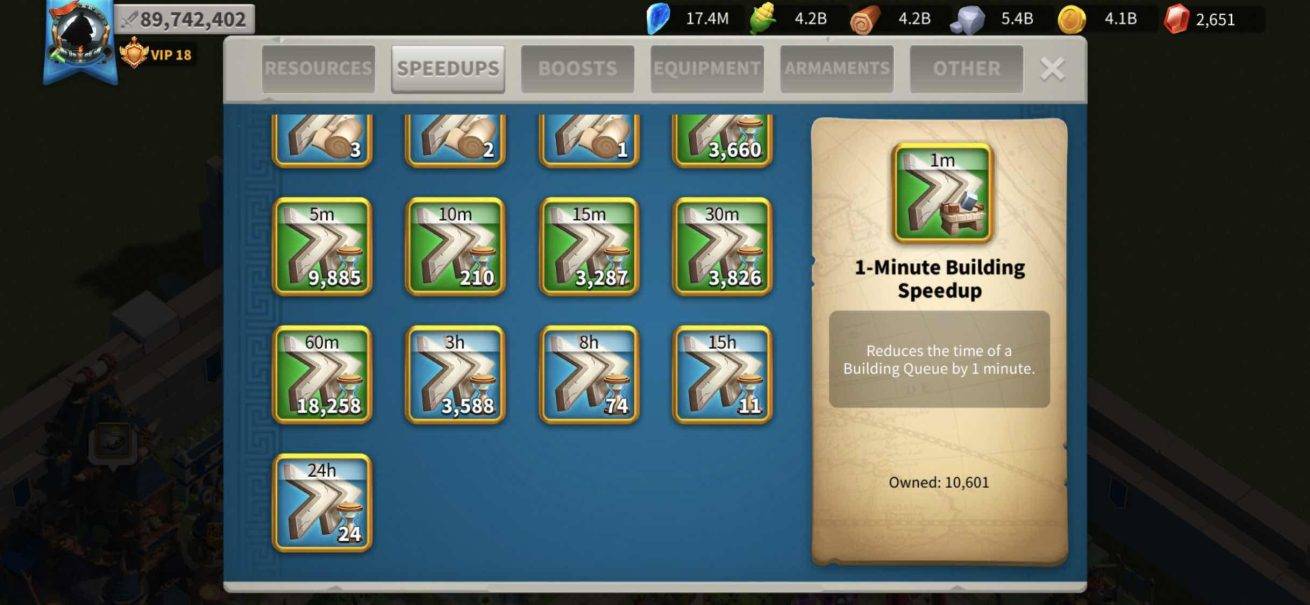Close the items window
This screenshot has width=1310, height=605.
1052,68
